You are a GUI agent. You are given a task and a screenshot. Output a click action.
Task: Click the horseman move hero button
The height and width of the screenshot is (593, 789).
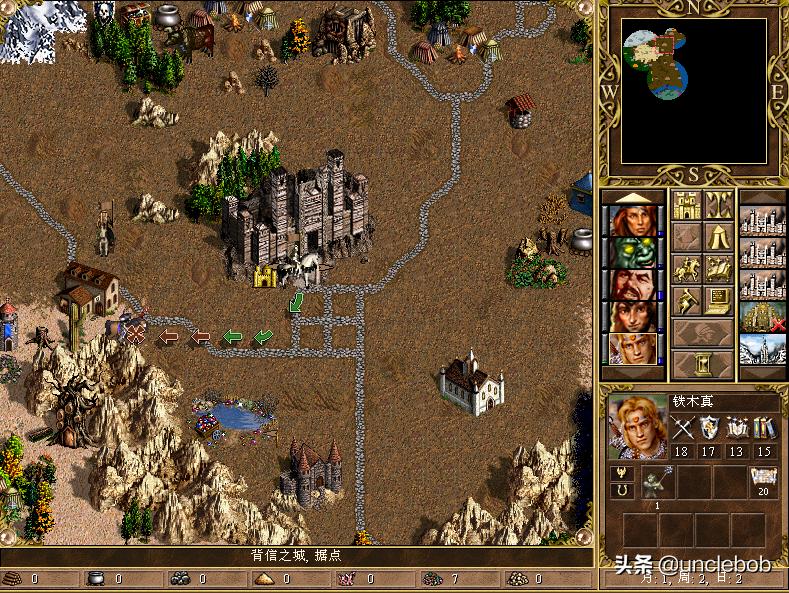(x=686, y=269)
